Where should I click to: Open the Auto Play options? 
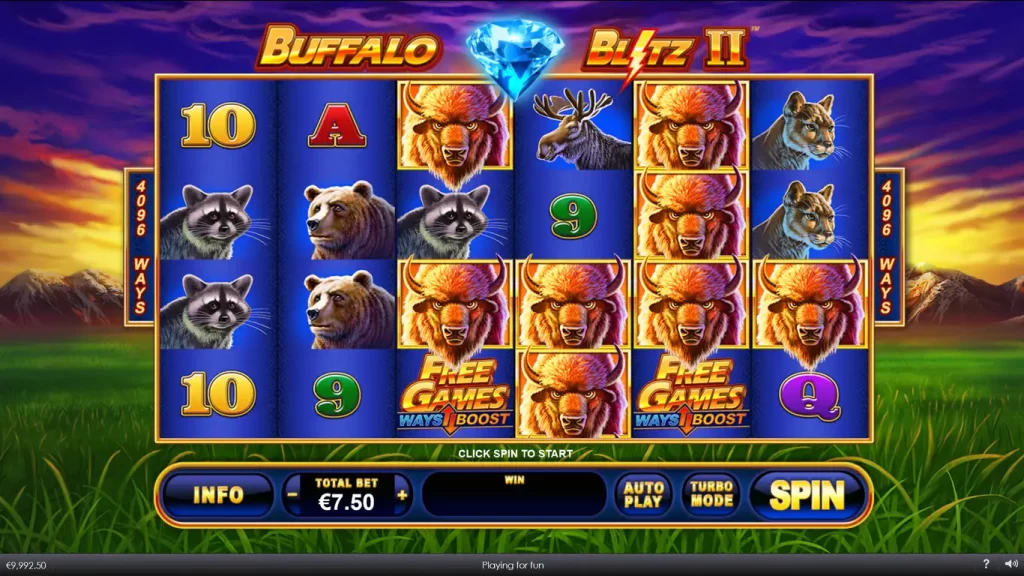pos(643,494)
